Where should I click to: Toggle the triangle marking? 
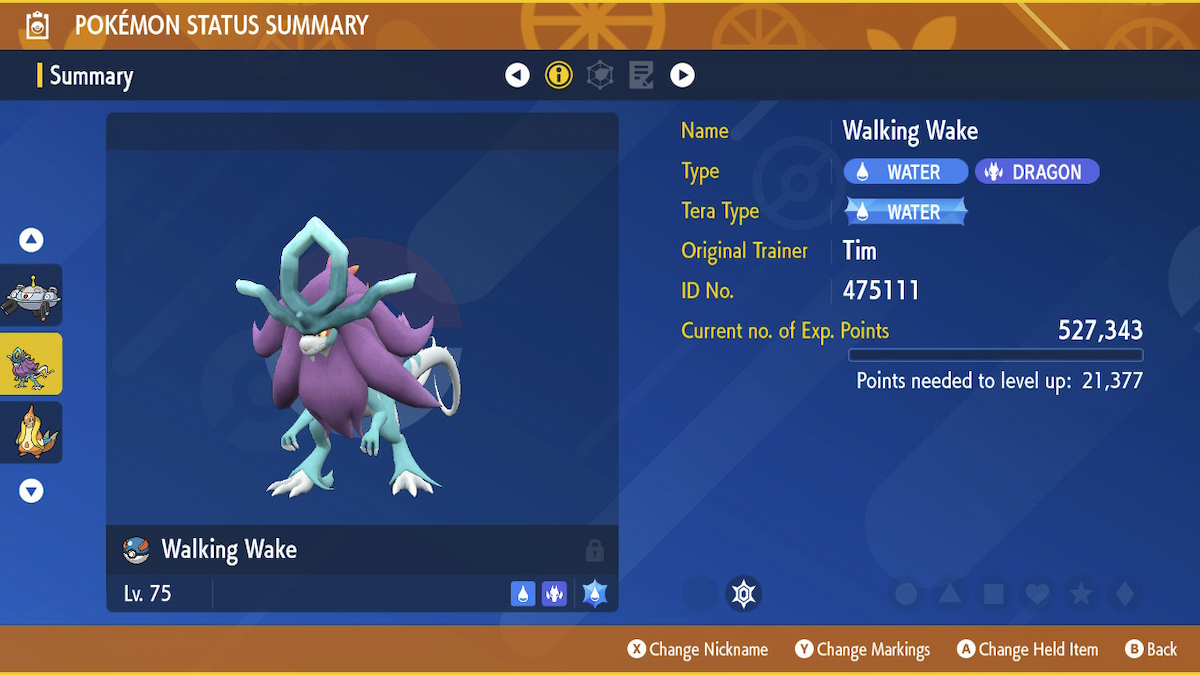(950, 594)
